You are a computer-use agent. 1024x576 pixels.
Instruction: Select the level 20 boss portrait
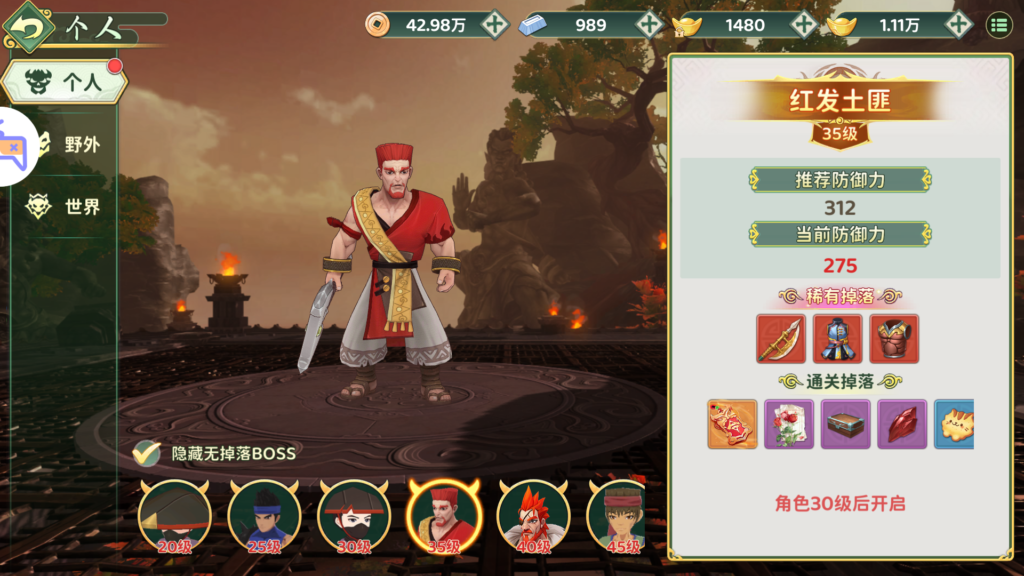(175, 516)
